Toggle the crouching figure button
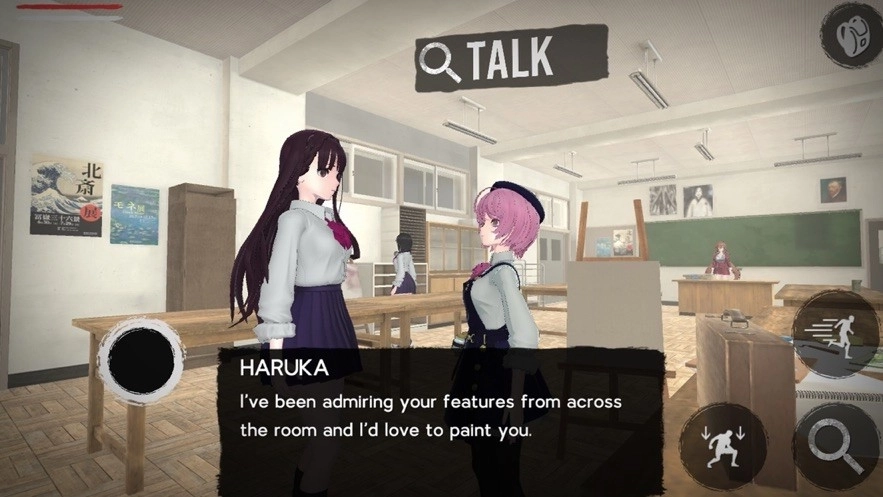 [723, 446]
